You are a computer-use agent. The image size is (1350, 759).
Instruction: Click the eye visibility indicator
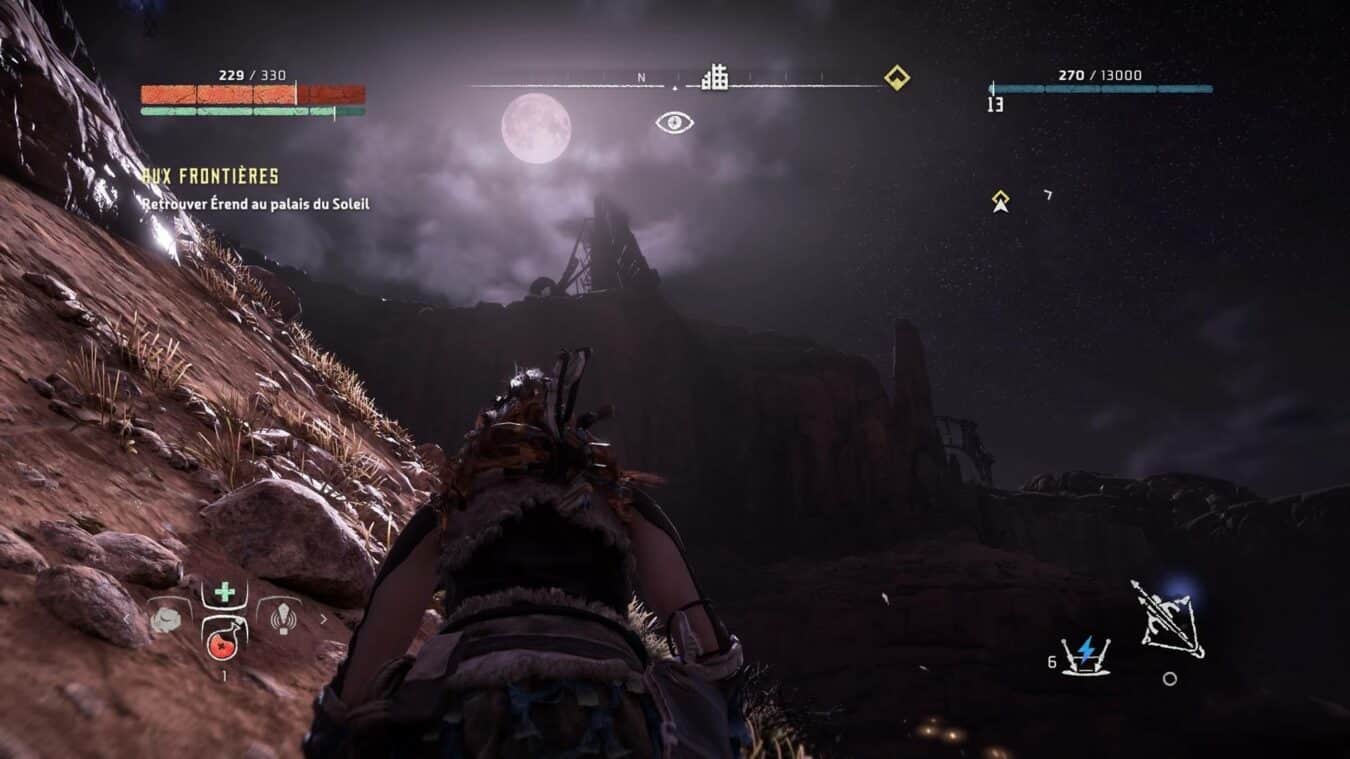[675, 122]
